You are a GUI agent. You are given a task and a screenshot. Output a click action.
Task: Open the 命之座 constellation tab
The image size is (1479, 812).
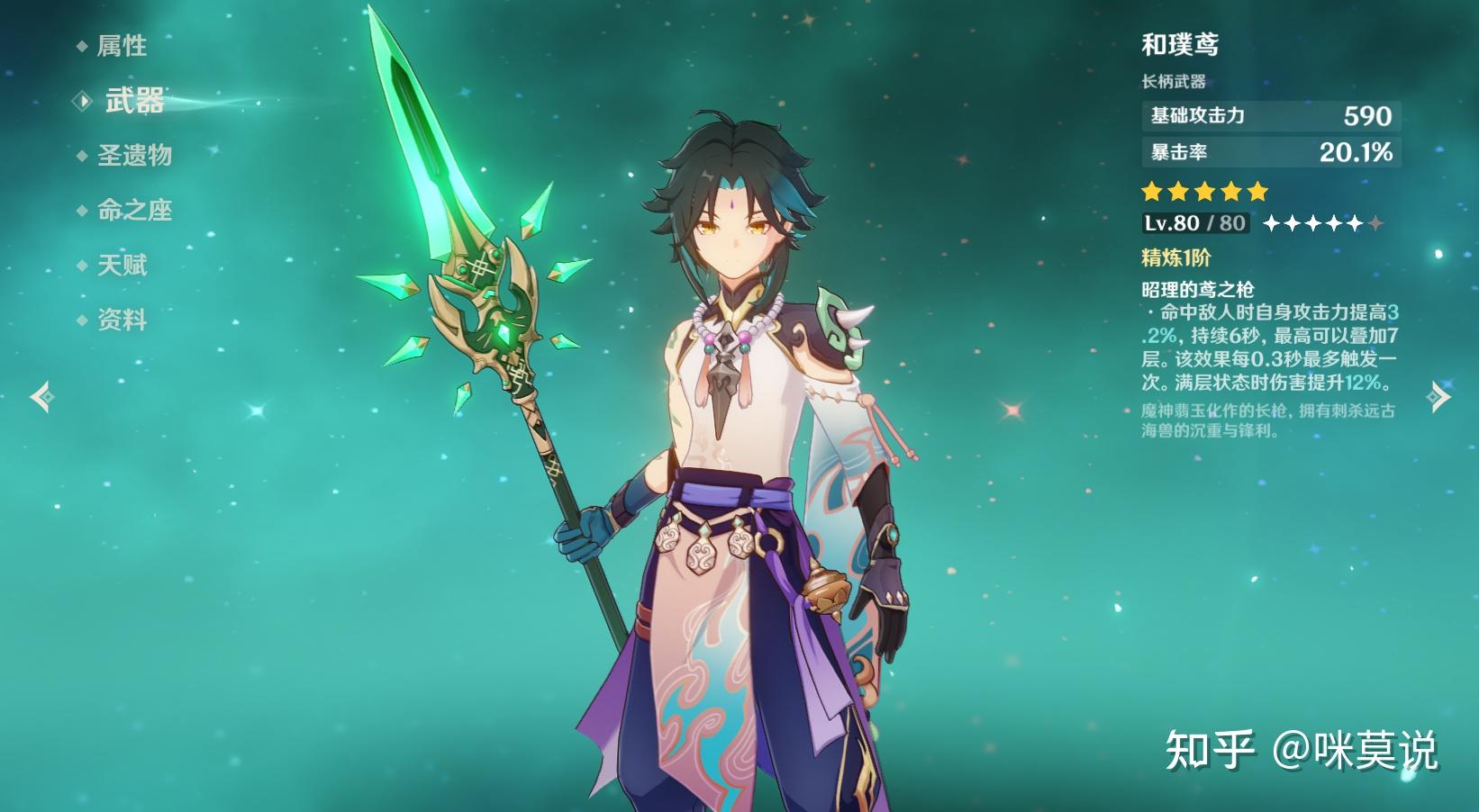[x=134, y=211]
